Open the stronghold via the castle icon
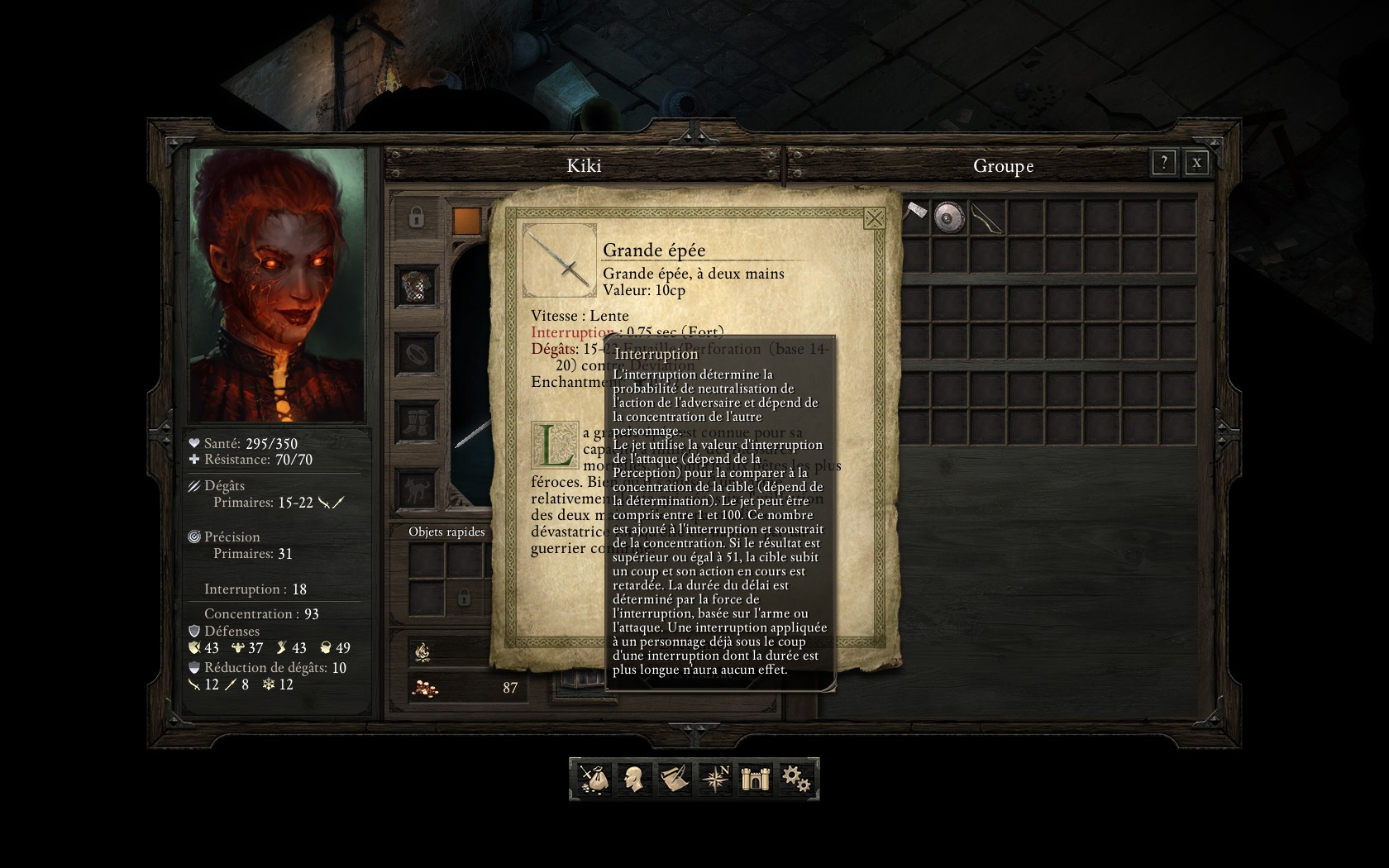 tap(755, 779)
